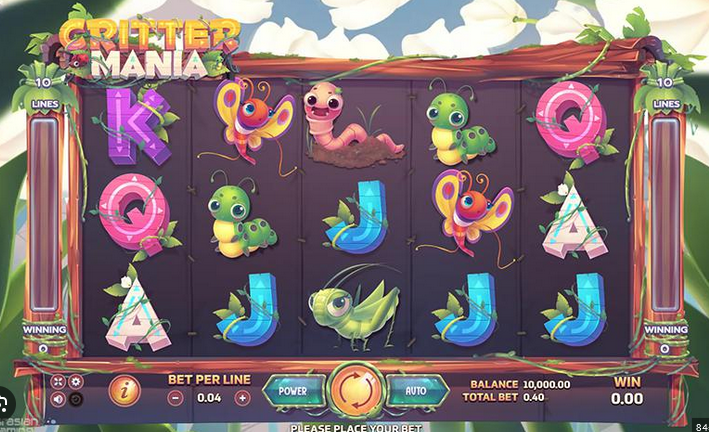Click the dark history icon beside the speaker
Image resolution: width=709 pixels, height=432 pixels.
pos(76,399)
